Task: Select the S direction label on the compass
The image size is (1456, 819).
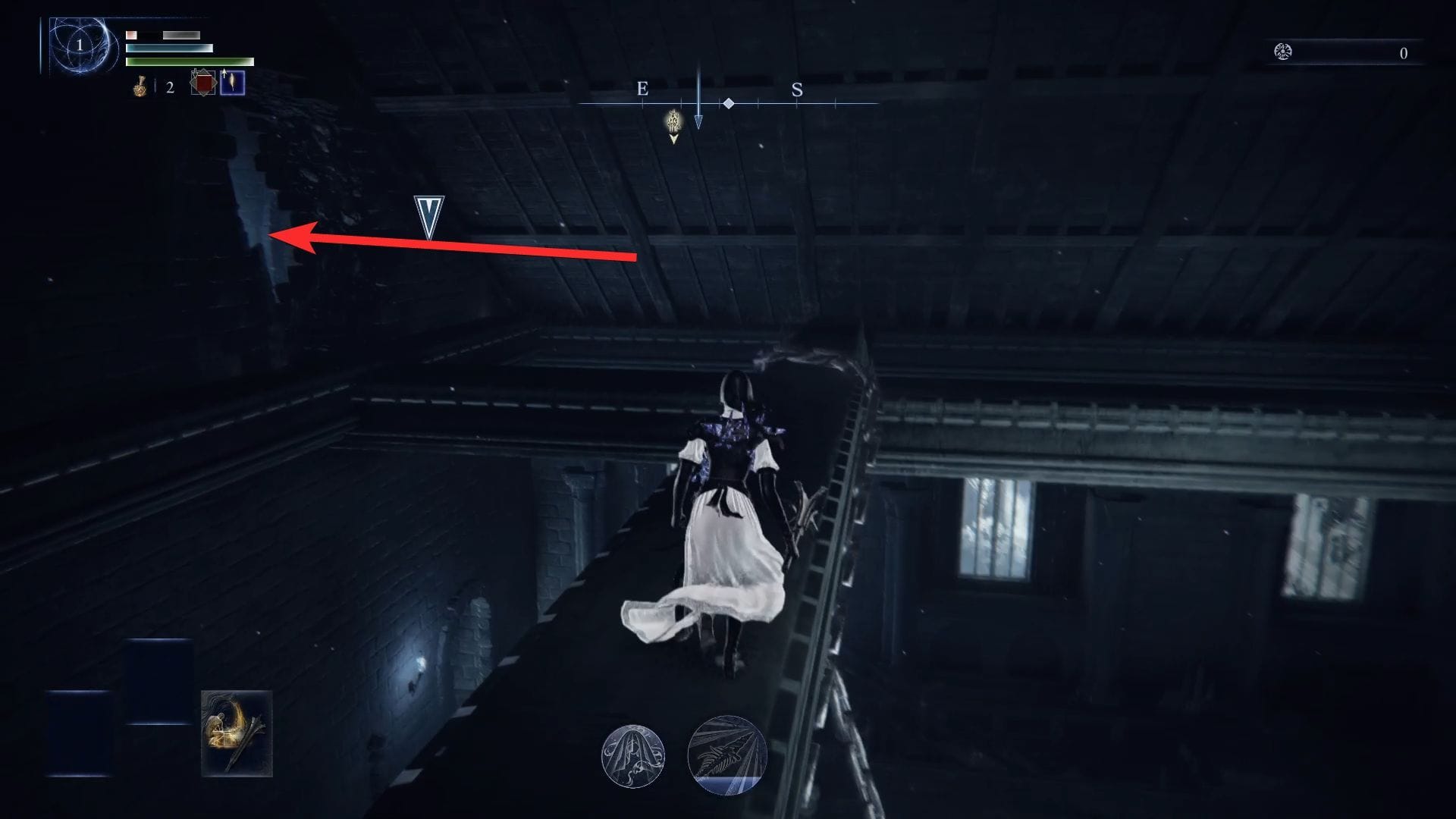Action: coord(797,89)
